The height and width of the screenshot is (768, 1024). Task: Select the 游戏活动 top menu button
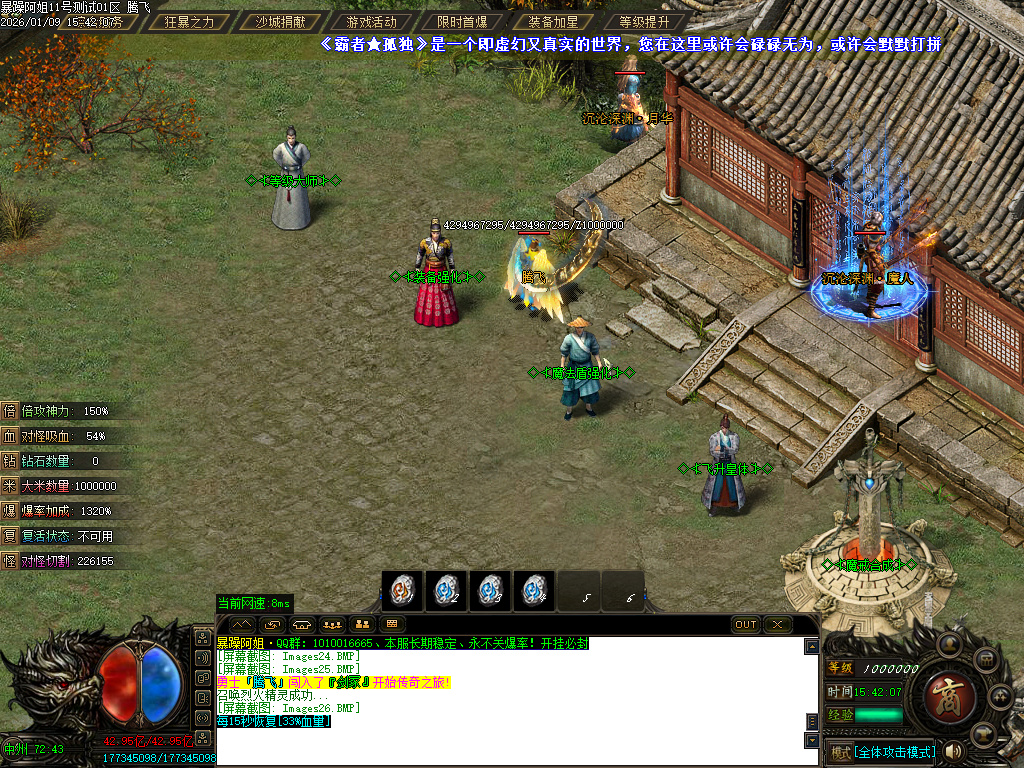[x=371, y=21]
